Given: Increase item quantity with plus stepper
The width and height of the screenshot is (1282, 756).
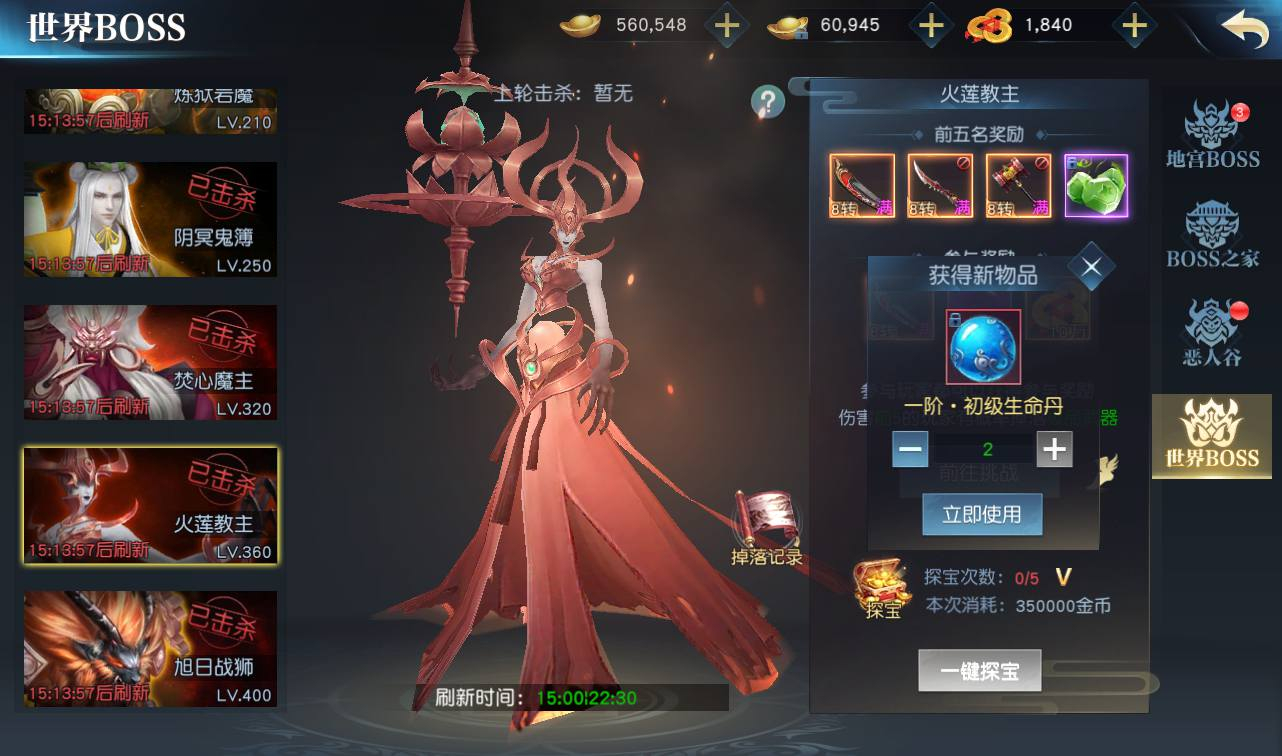Looking at the screenshot, I should (1054, 449).
